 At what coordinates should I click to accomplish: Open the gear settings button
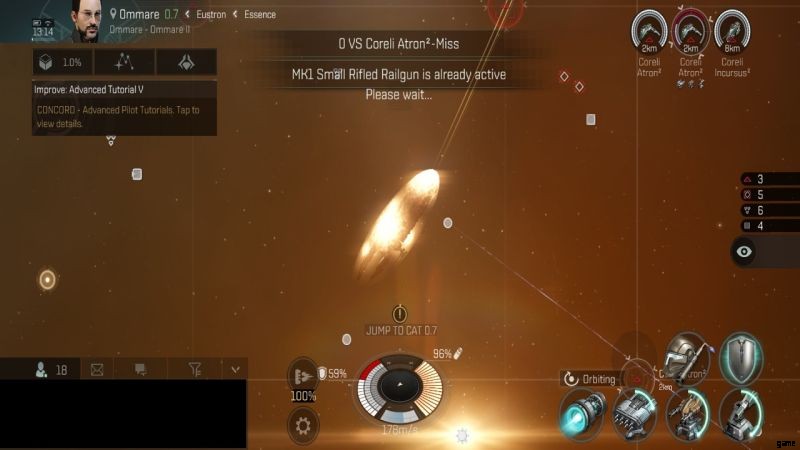tap(303, 425)
